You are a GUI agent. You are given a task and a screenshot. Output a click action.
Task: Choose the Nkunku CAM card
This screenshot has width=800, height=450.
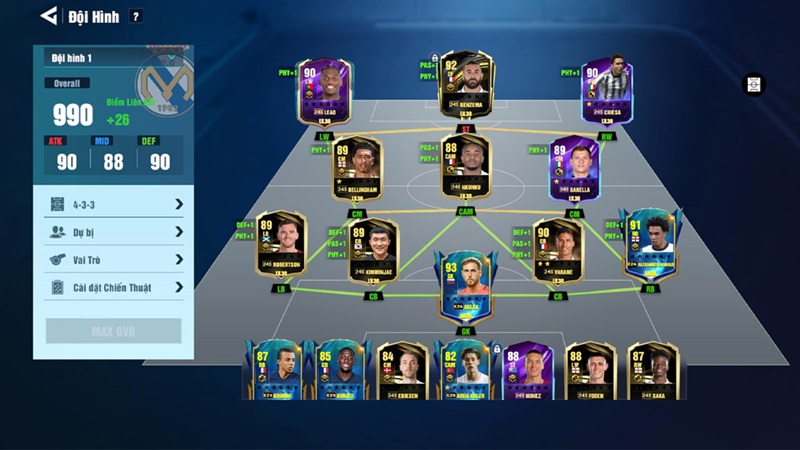[x=465, y=166]
